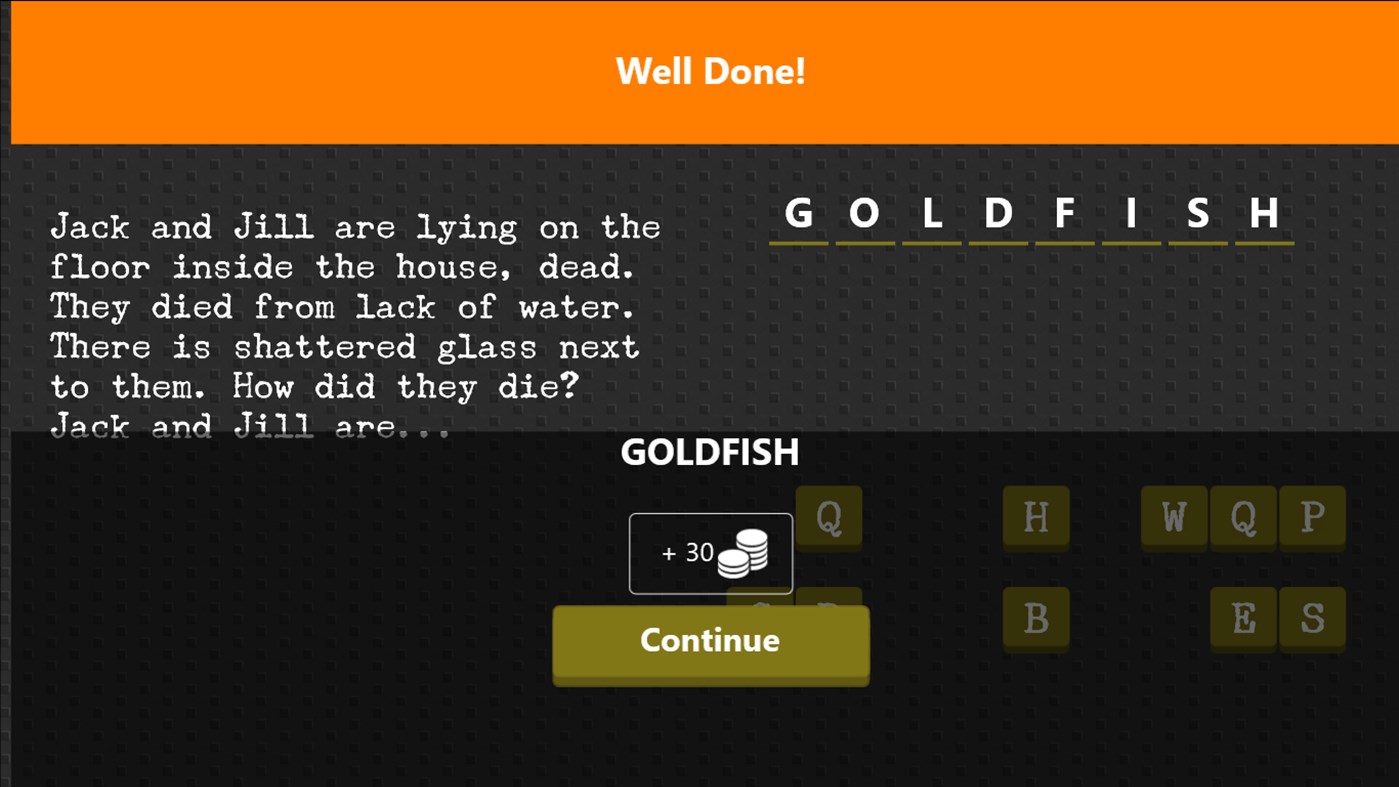Deselect the letter F from the answer slots
The image size is (1399, 787).
pyautogui.click(x=1064, y=213)
